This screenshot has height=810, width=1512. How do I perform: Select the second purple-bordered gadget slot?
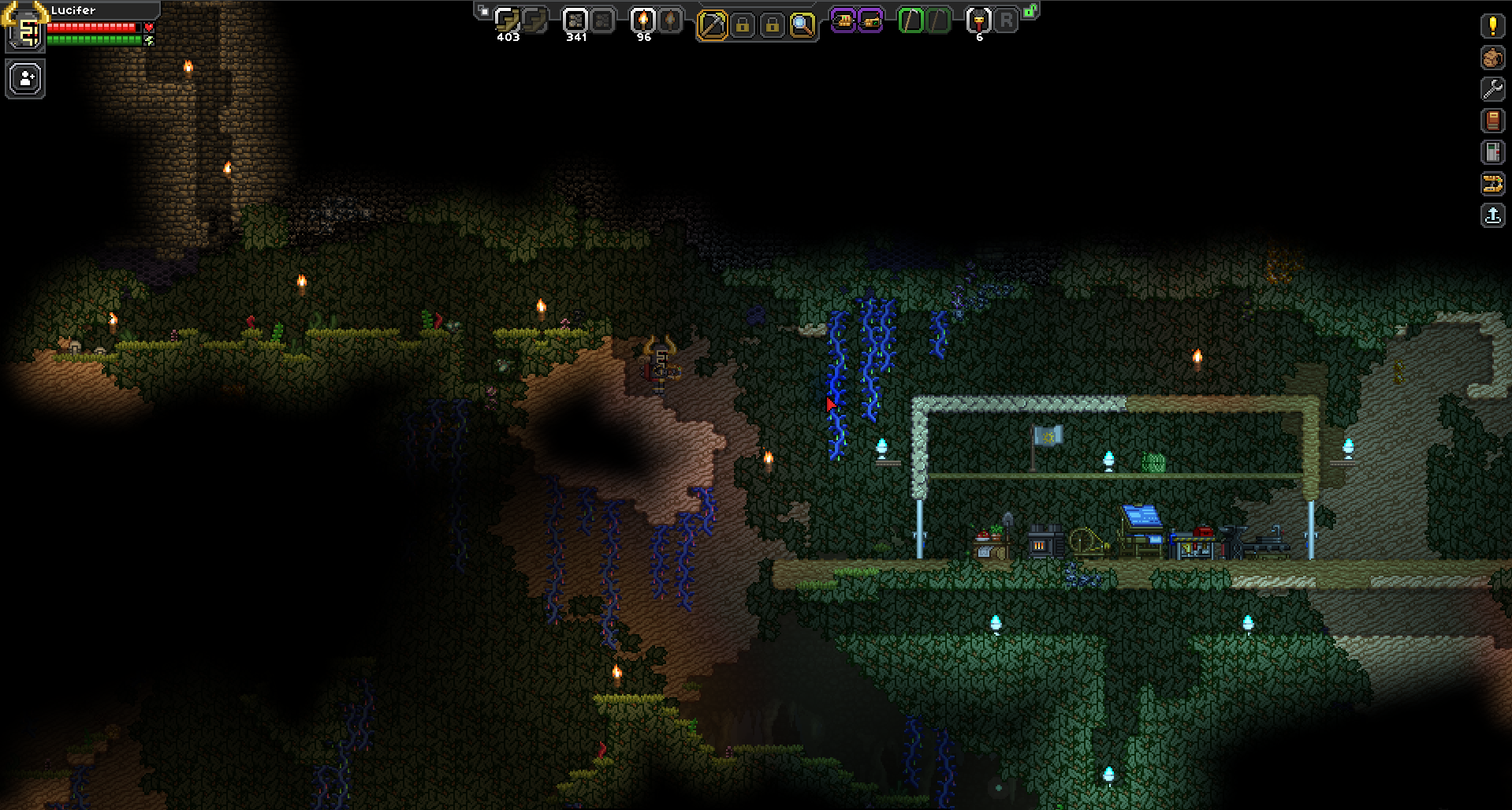coord(870,21)
